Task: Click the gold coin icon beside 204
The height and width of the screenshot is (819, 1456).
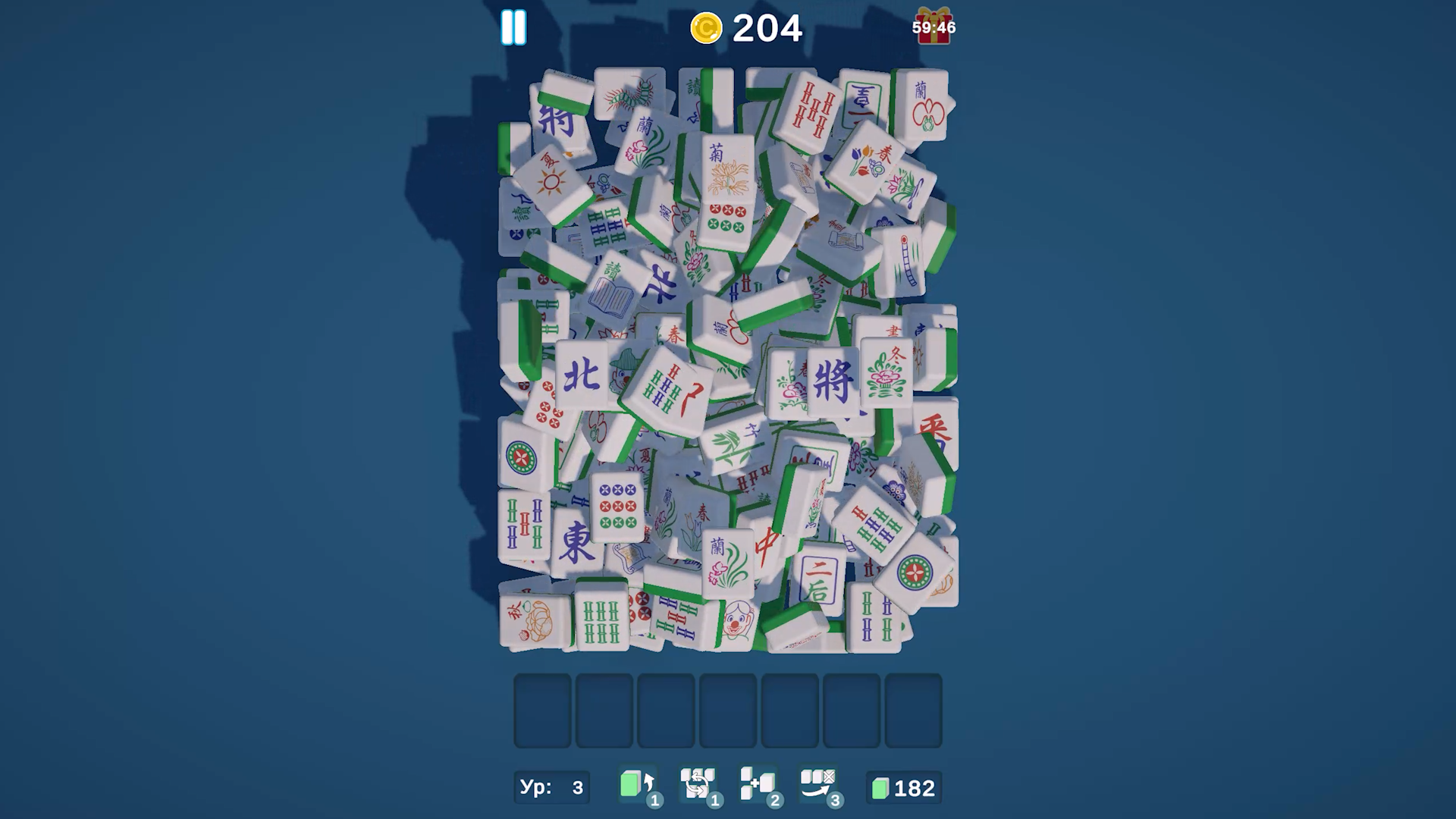Action: pos(706,29)
